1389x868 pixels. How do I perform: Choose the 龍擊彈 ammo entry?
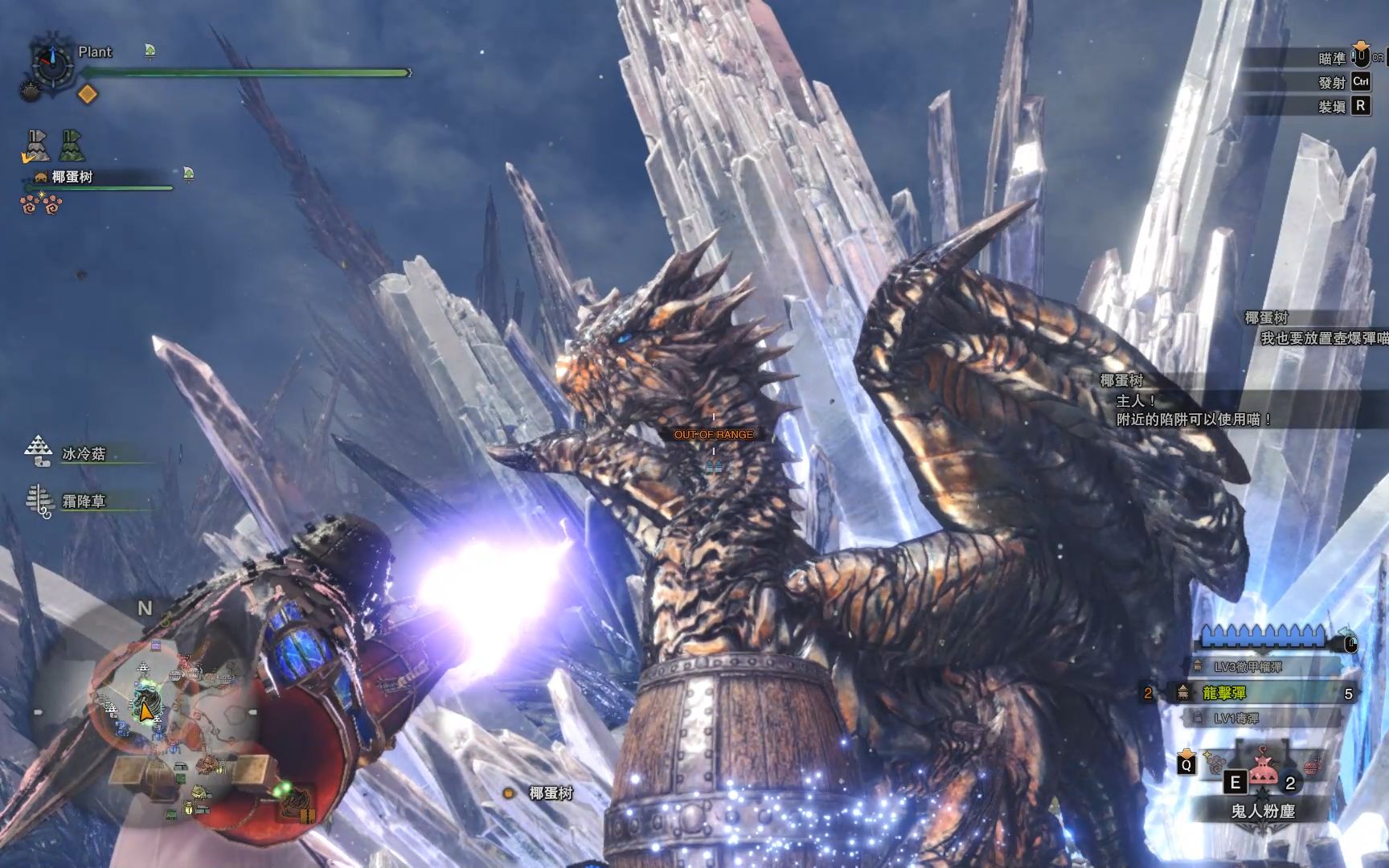(1223, 693)
